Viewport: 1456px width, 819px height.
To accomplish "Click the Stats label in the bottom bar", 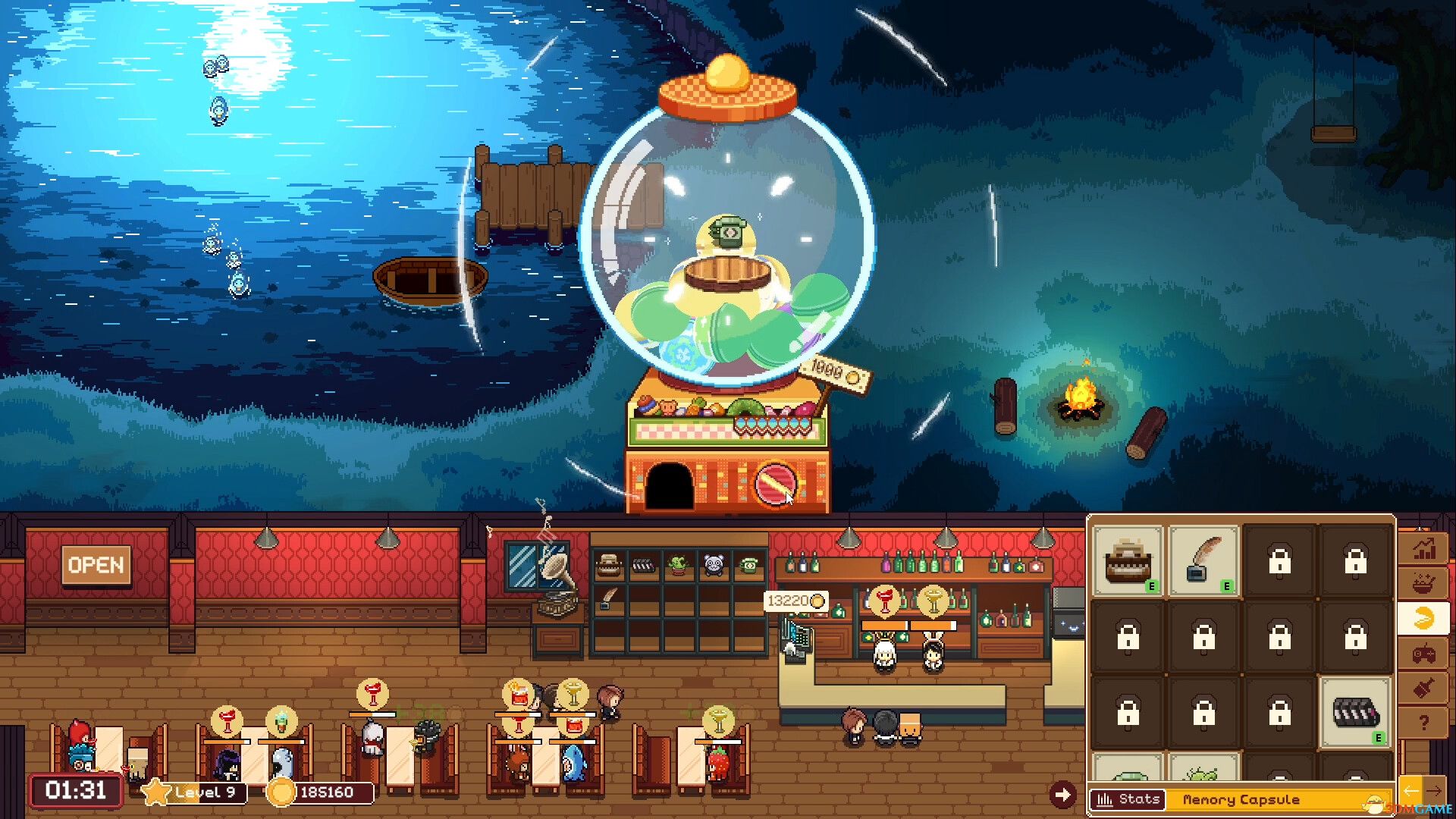I will [1128, 799].
